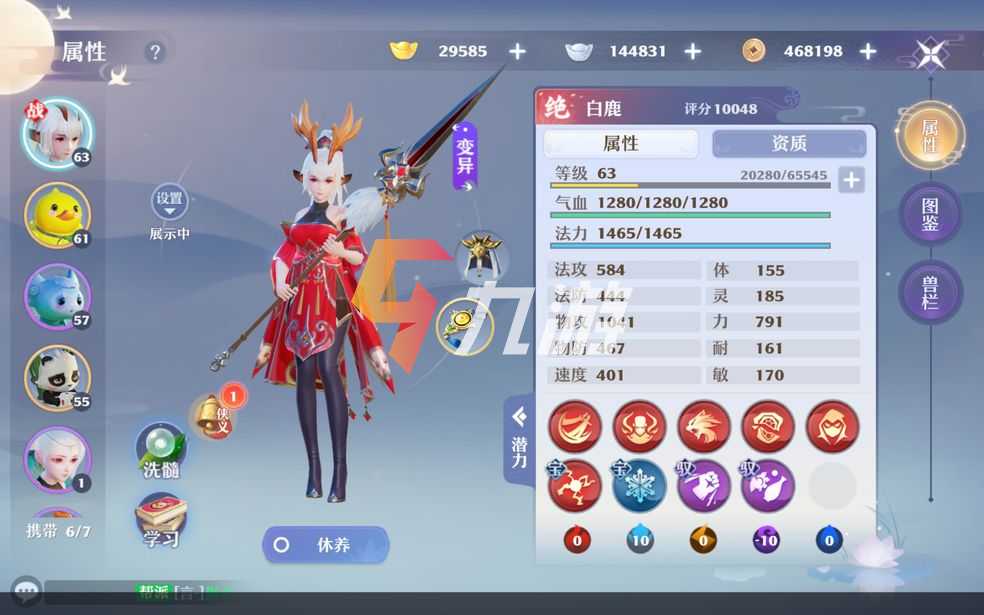Open the 图鉴 codex side tab
This screenshot has width=984, height=615.
pos(930,214)
